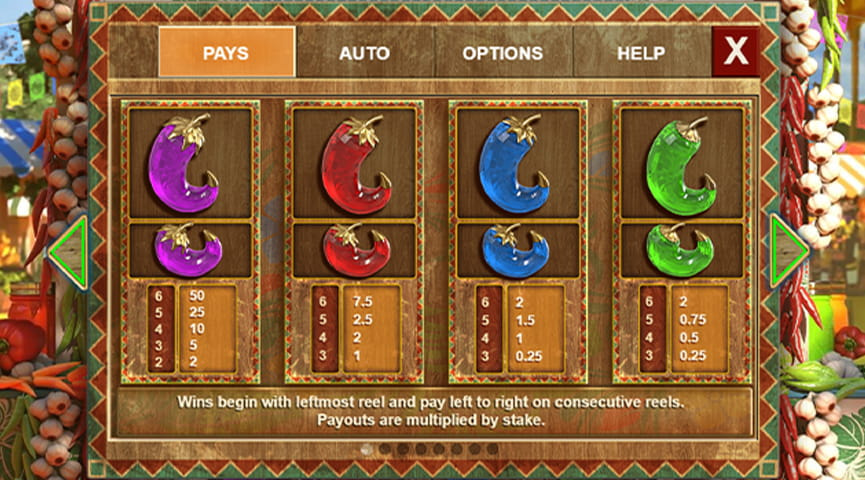Switch to the PAYS tab
The image size is (865, 480).
pos(226,52)
